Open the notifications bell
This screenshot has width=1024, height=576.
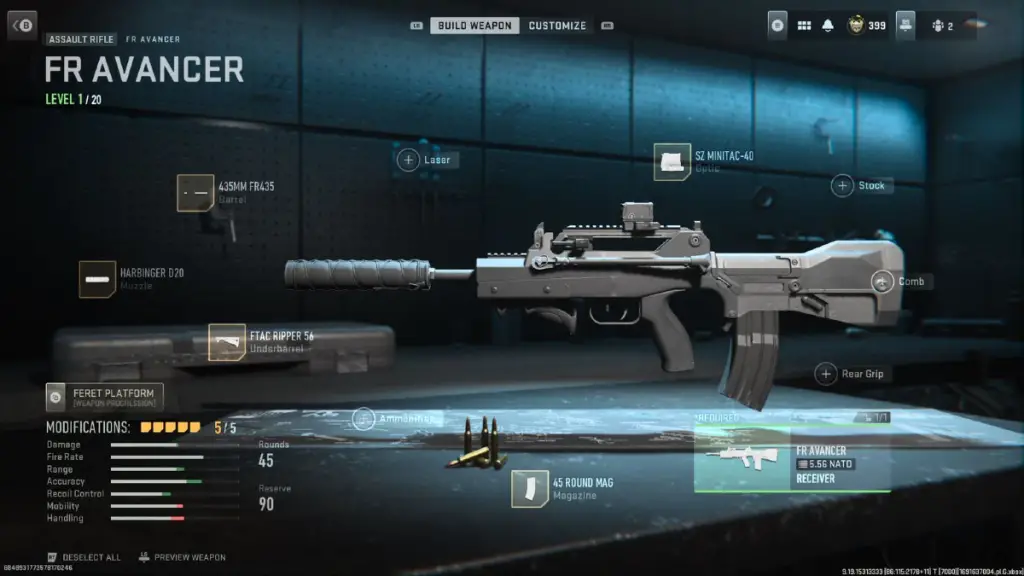pos(828,26)
